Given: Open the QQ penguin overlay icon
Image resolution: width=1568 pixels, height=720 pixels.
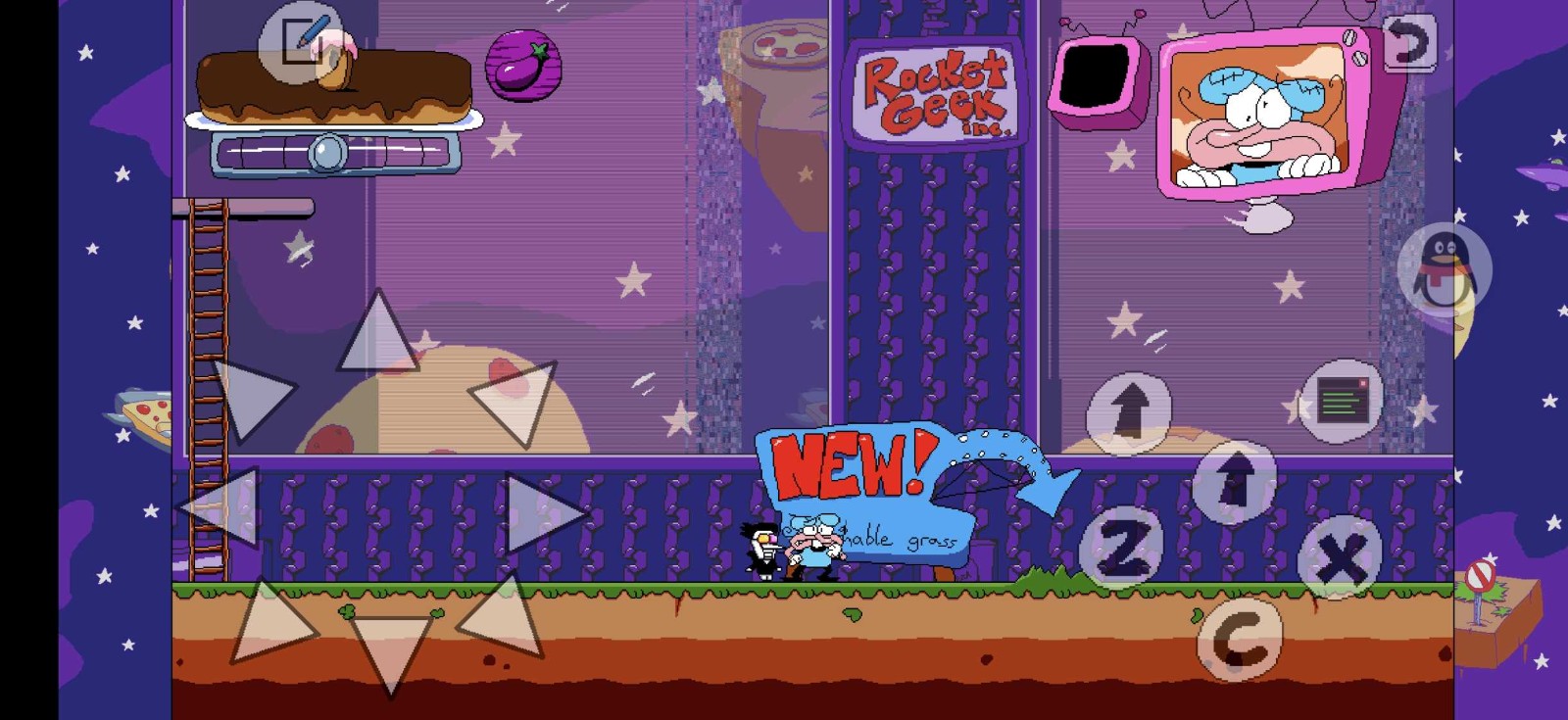Looking at the screenshot, I should click(1444, 269).
